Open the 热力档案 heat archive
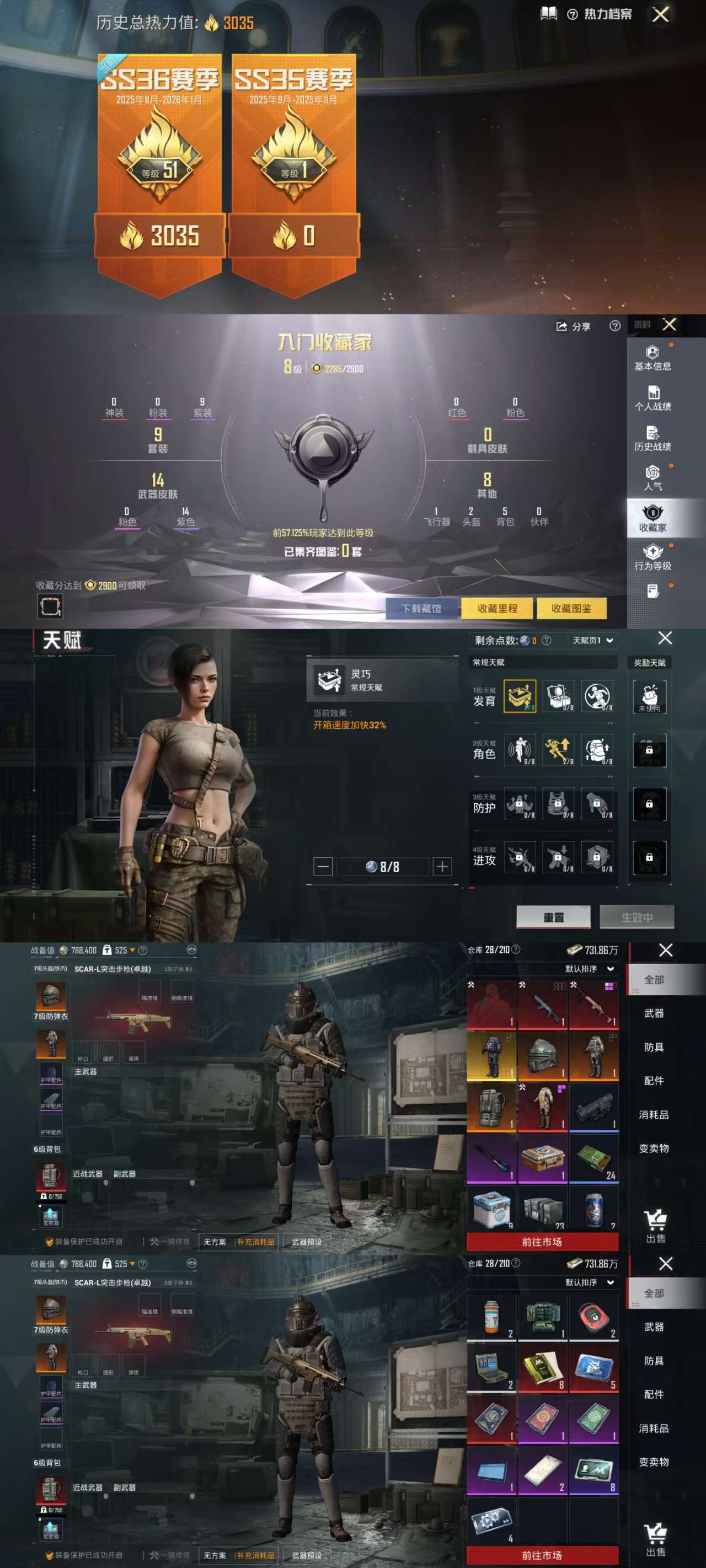Screen dimensions: 706x1568 coord(600,14)
